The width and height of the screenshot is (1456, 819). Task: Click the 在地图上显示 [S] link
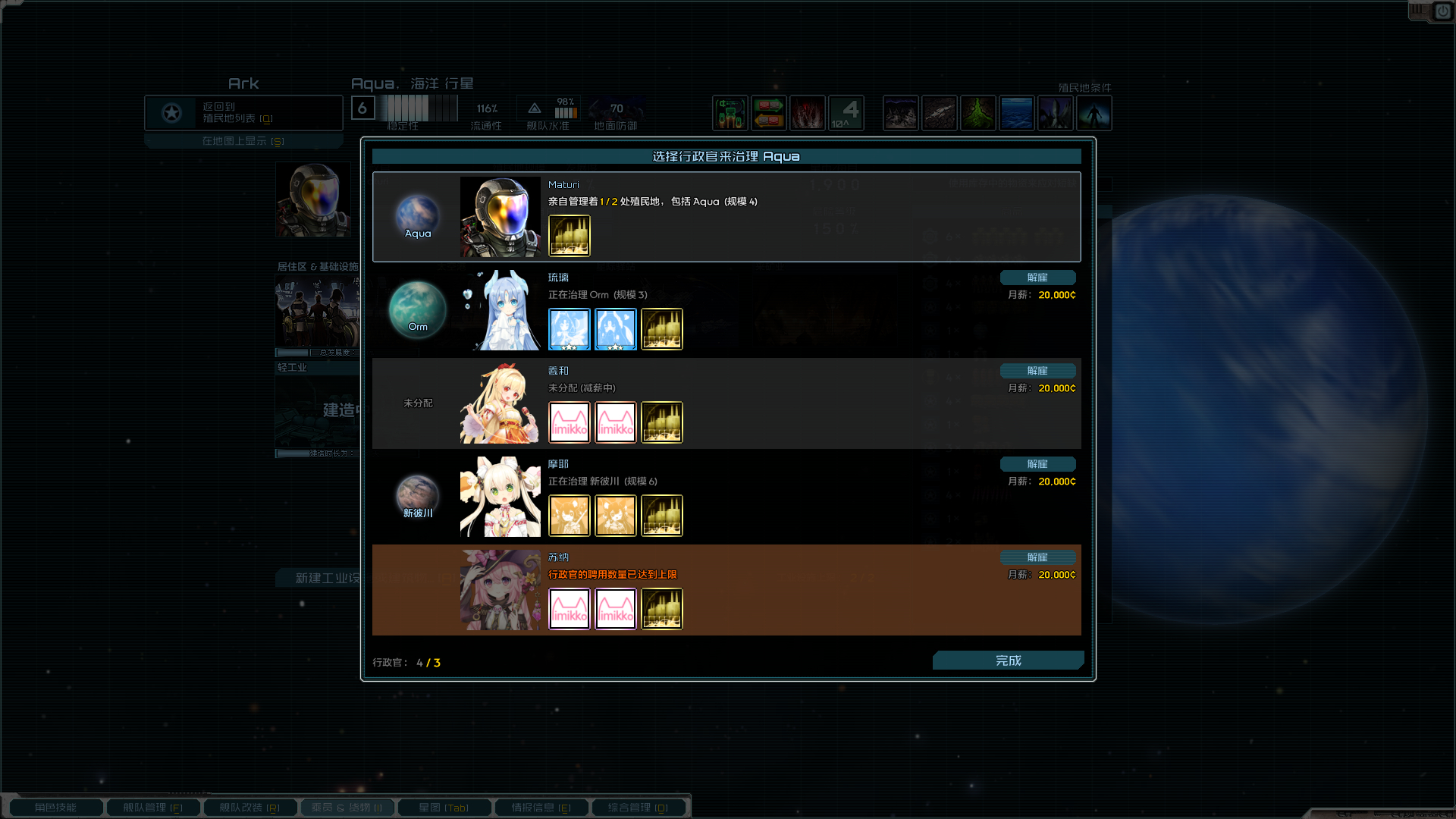[x=243, y=140]
